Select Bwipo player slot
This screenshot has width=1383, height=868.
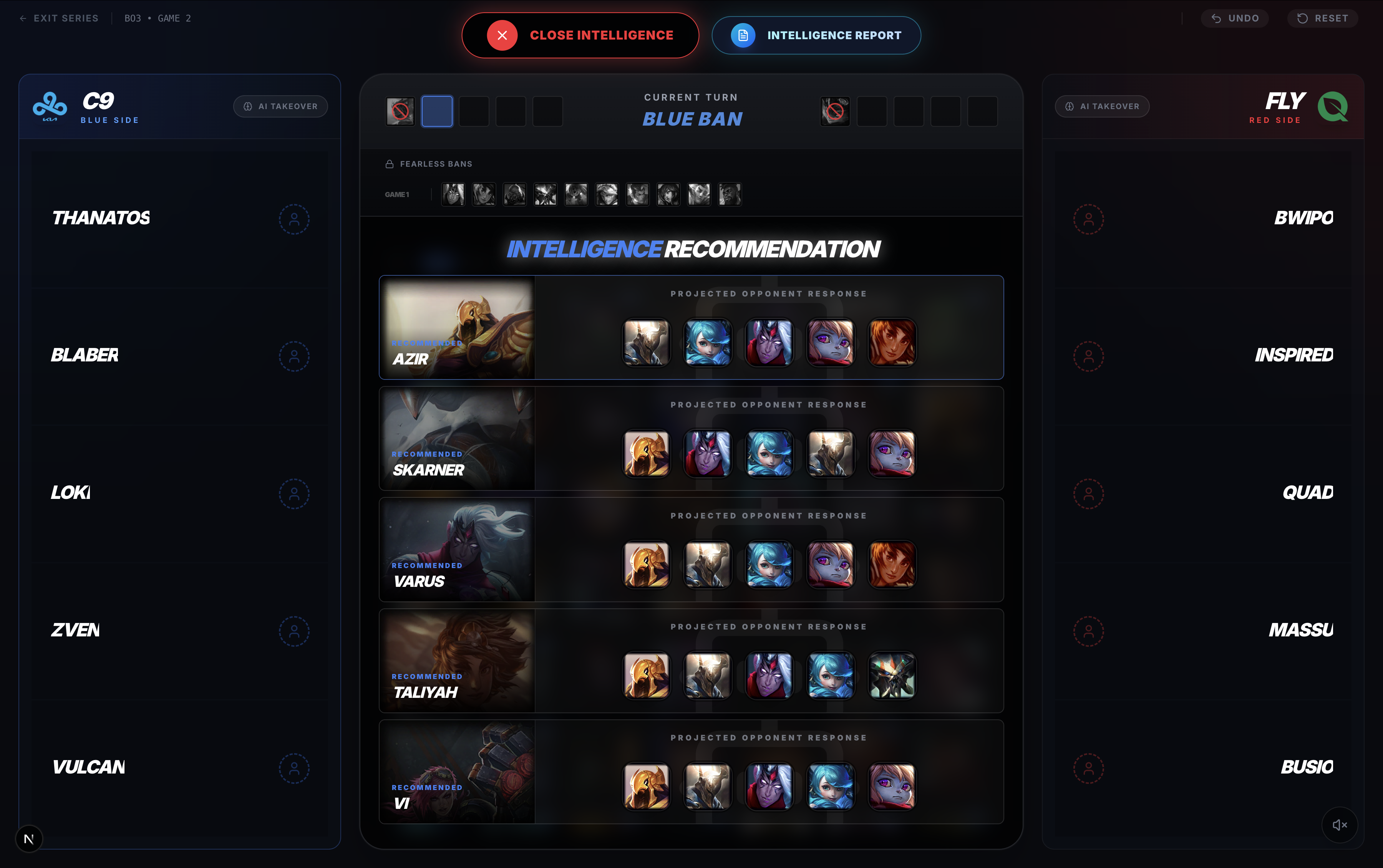pyautogui.click(x=1203, y=219)
